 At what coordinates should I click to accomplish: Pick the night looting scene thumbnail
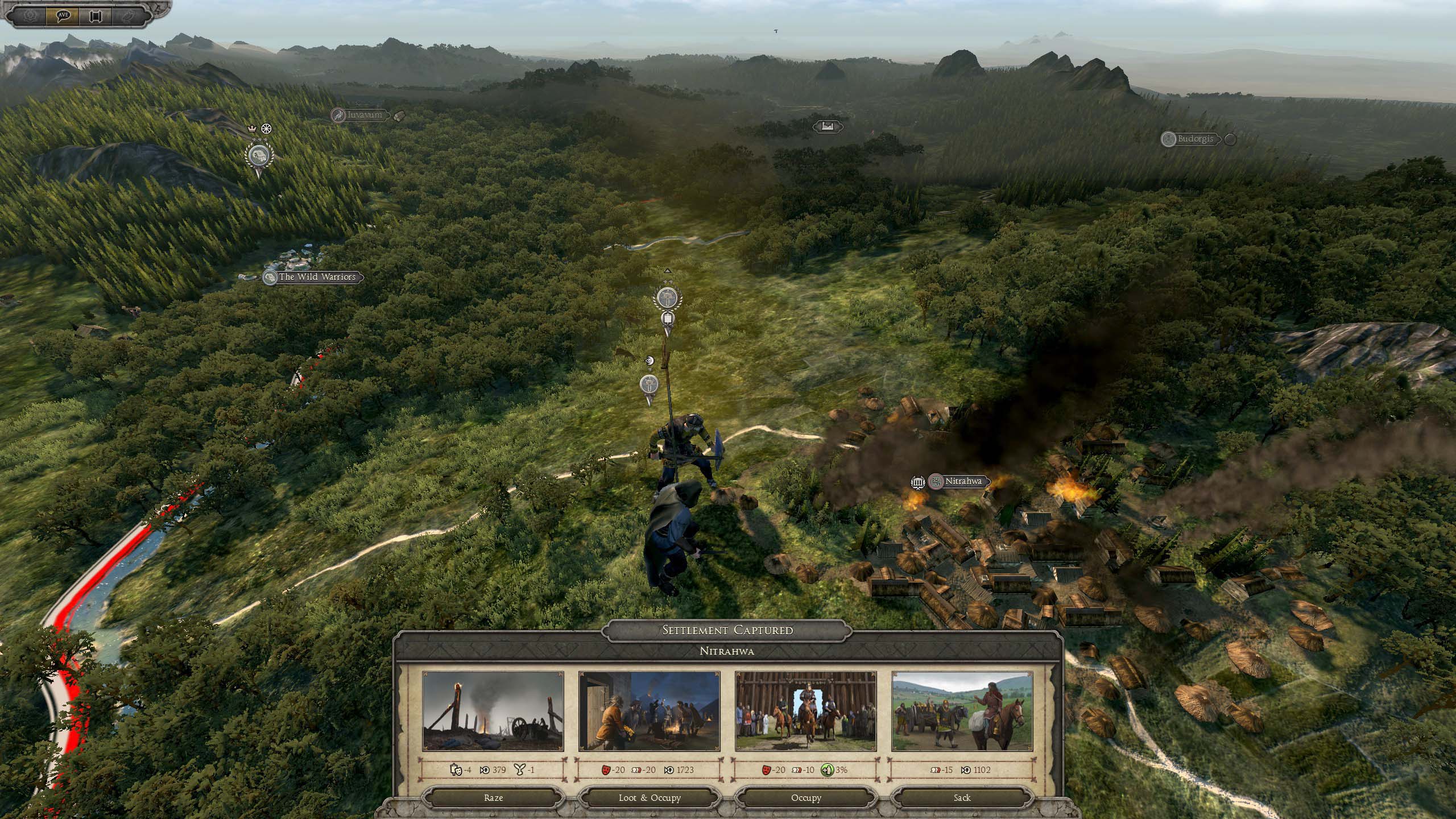[x=649, y=711]
